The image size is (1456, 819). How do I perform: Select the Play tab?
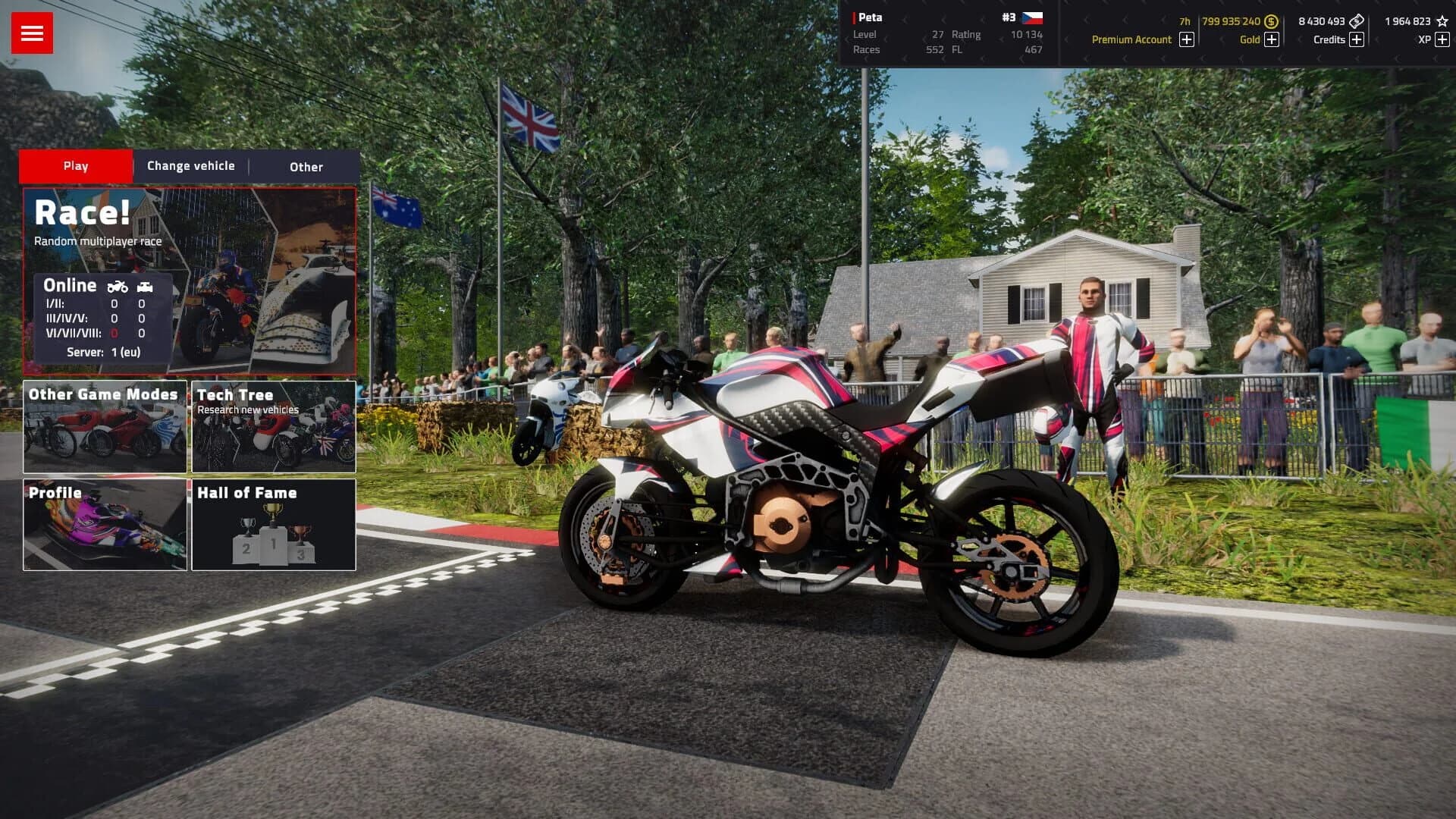tap(74, 165)
